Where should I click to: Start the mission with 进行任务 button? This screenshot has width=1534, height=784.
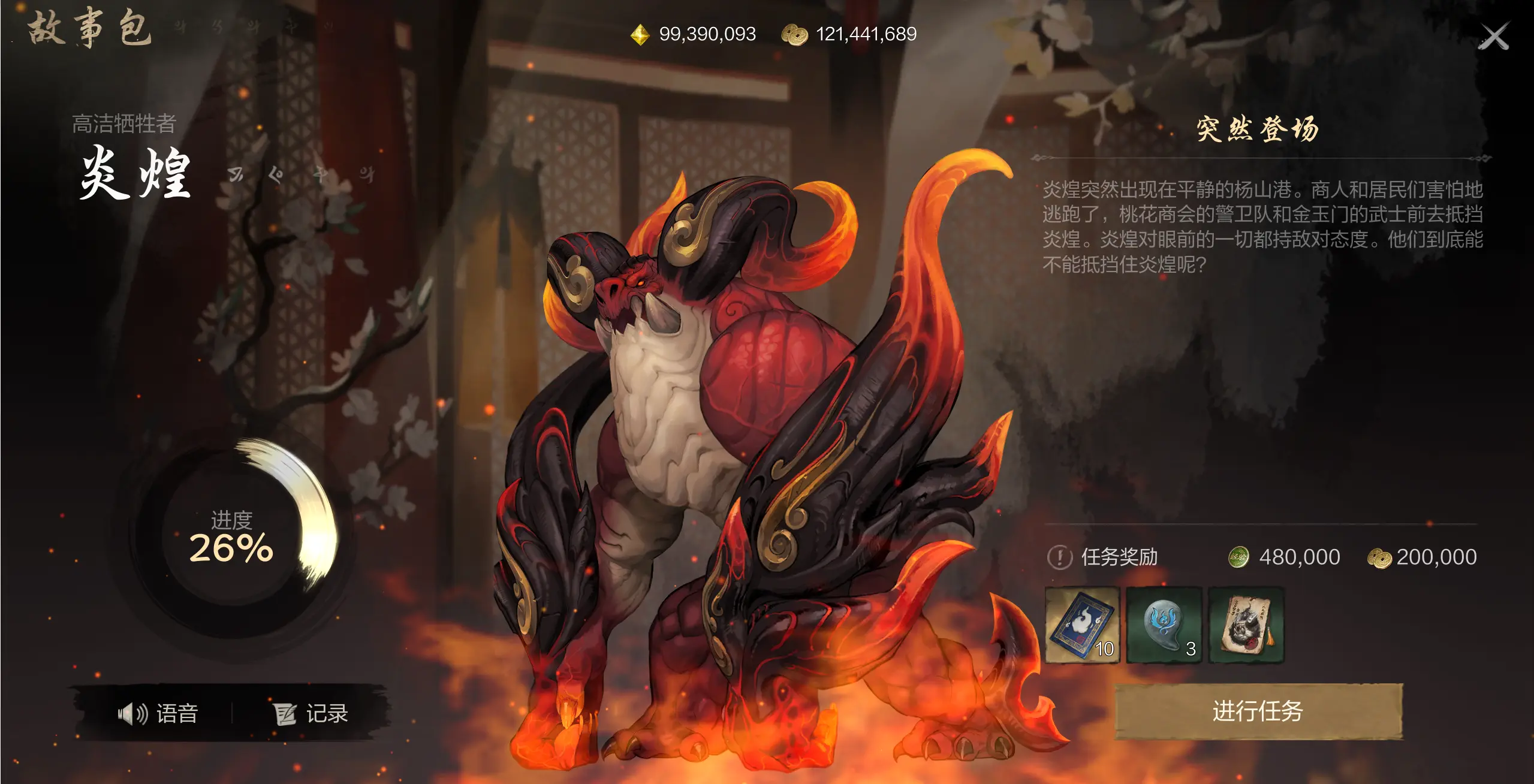[x=1258, y=711]
